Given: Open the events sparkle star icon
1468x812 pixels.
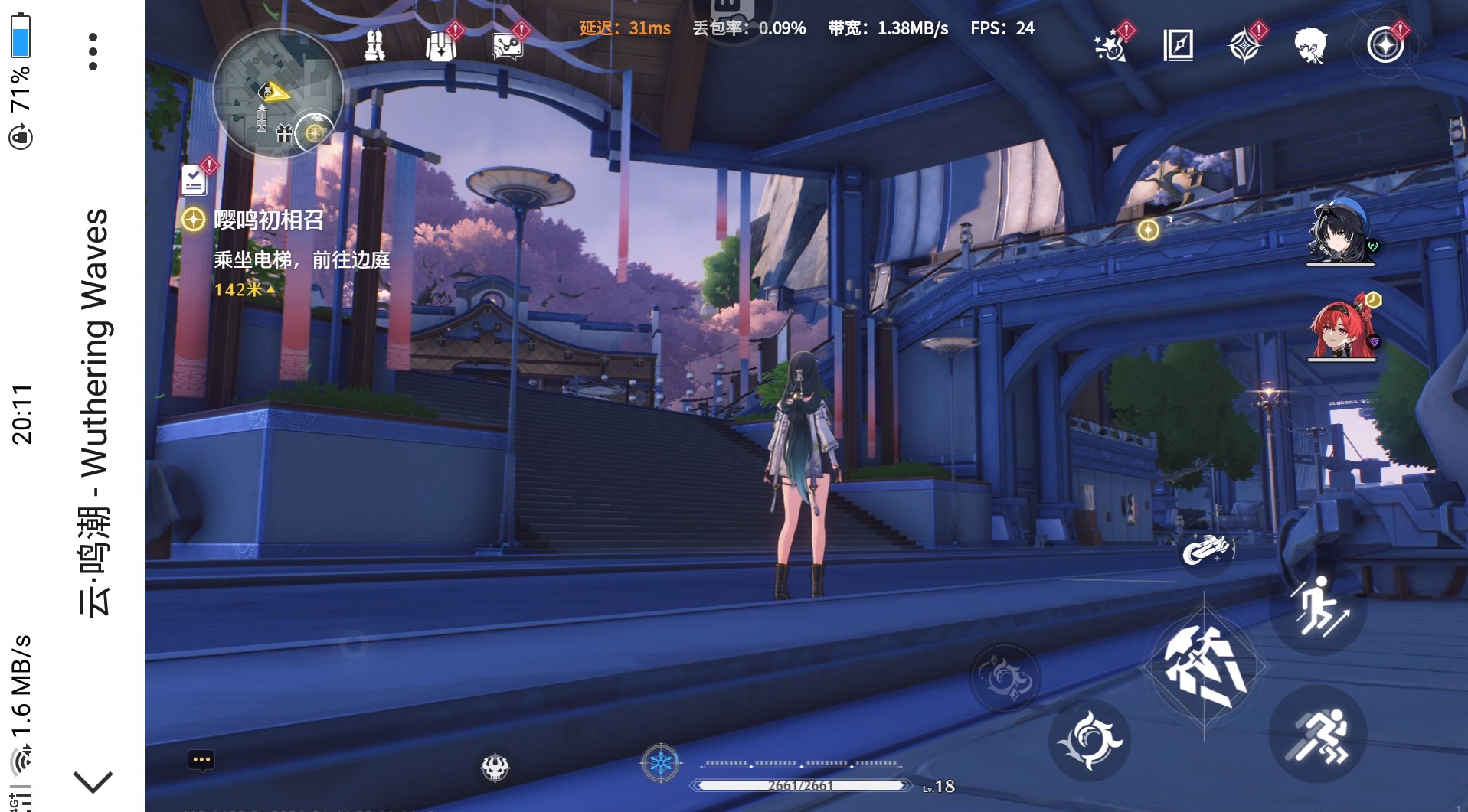Looking at the screenshot, I should [x=1110, y=45].
